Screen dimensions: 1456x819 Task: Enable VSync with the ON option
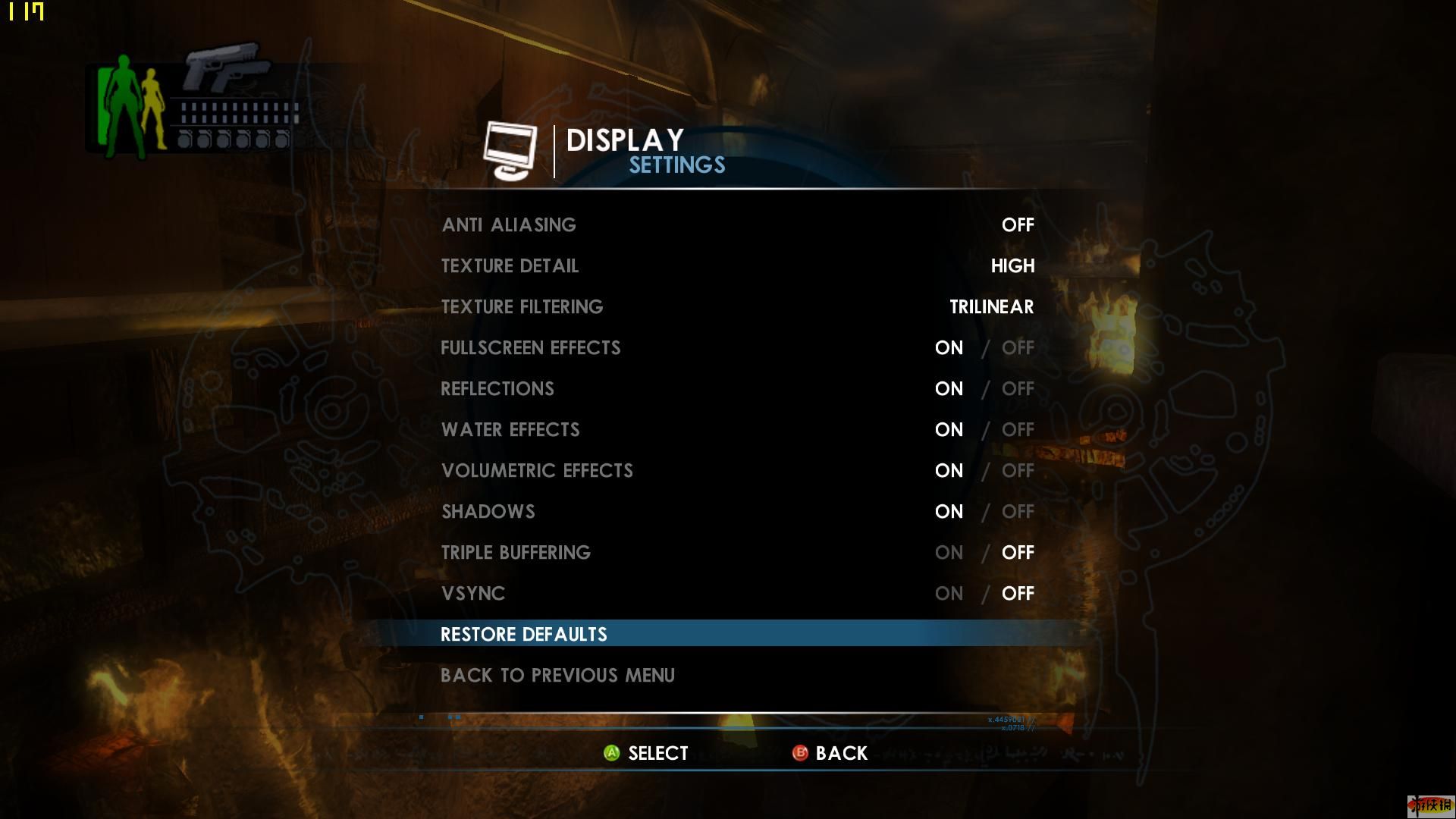pyautogui.click(x=949, y=594)
